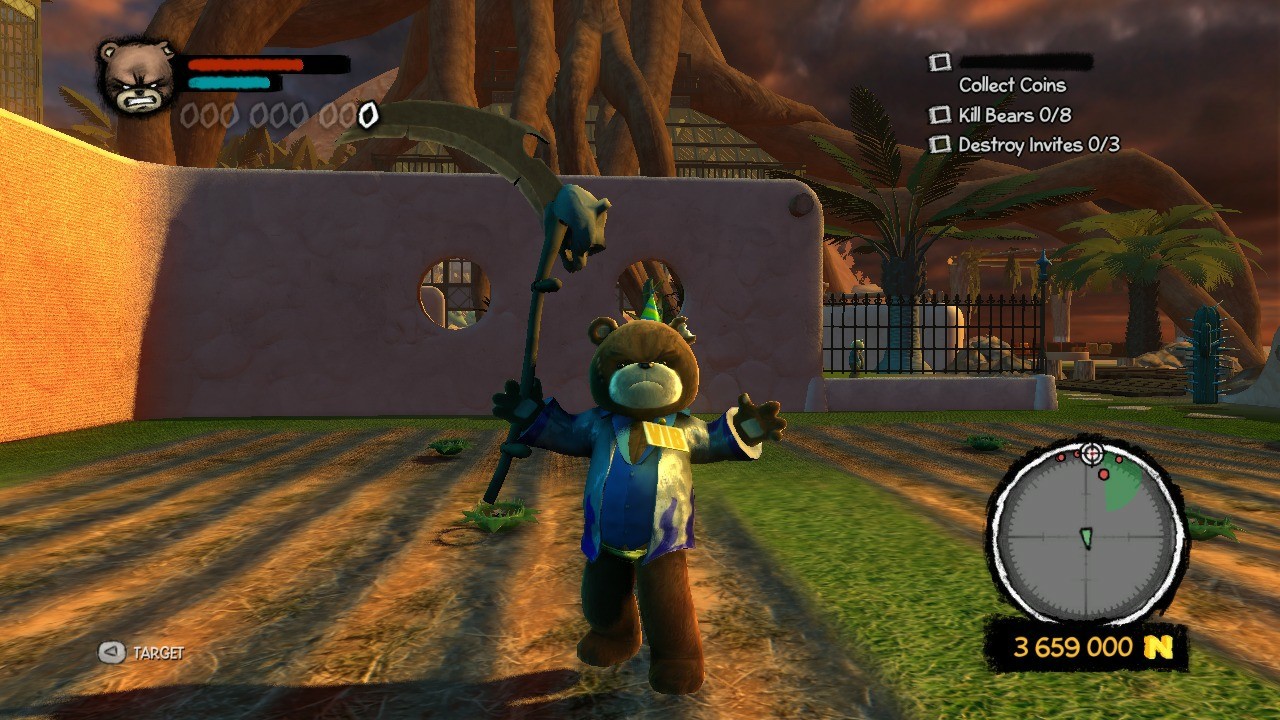The width and height of the screenshot is (1280, 720).
Task: Tick the Destroy Invites objective checkbox
Action: point(939,145)
